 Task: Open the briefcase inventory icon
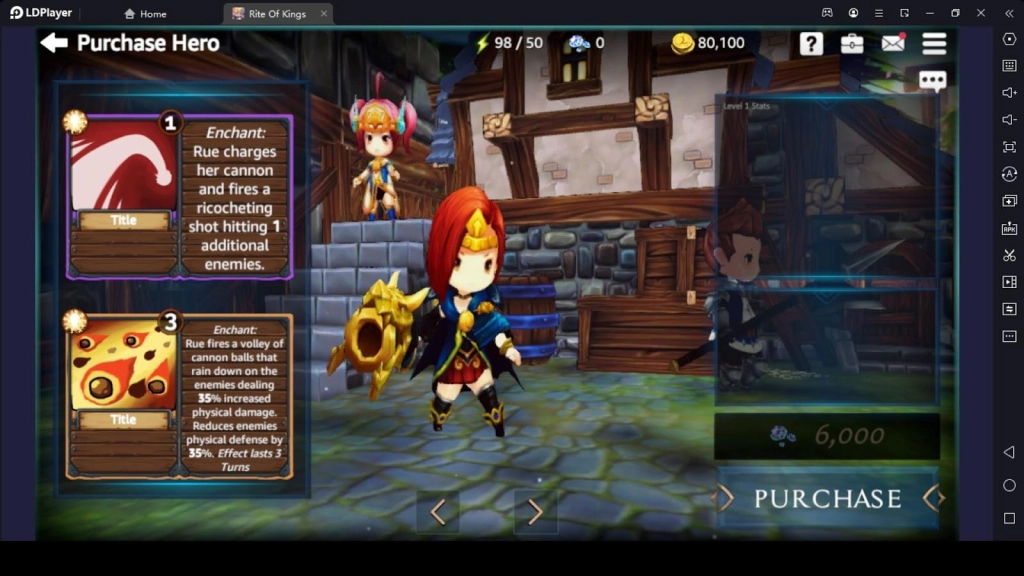pos(852,43)
